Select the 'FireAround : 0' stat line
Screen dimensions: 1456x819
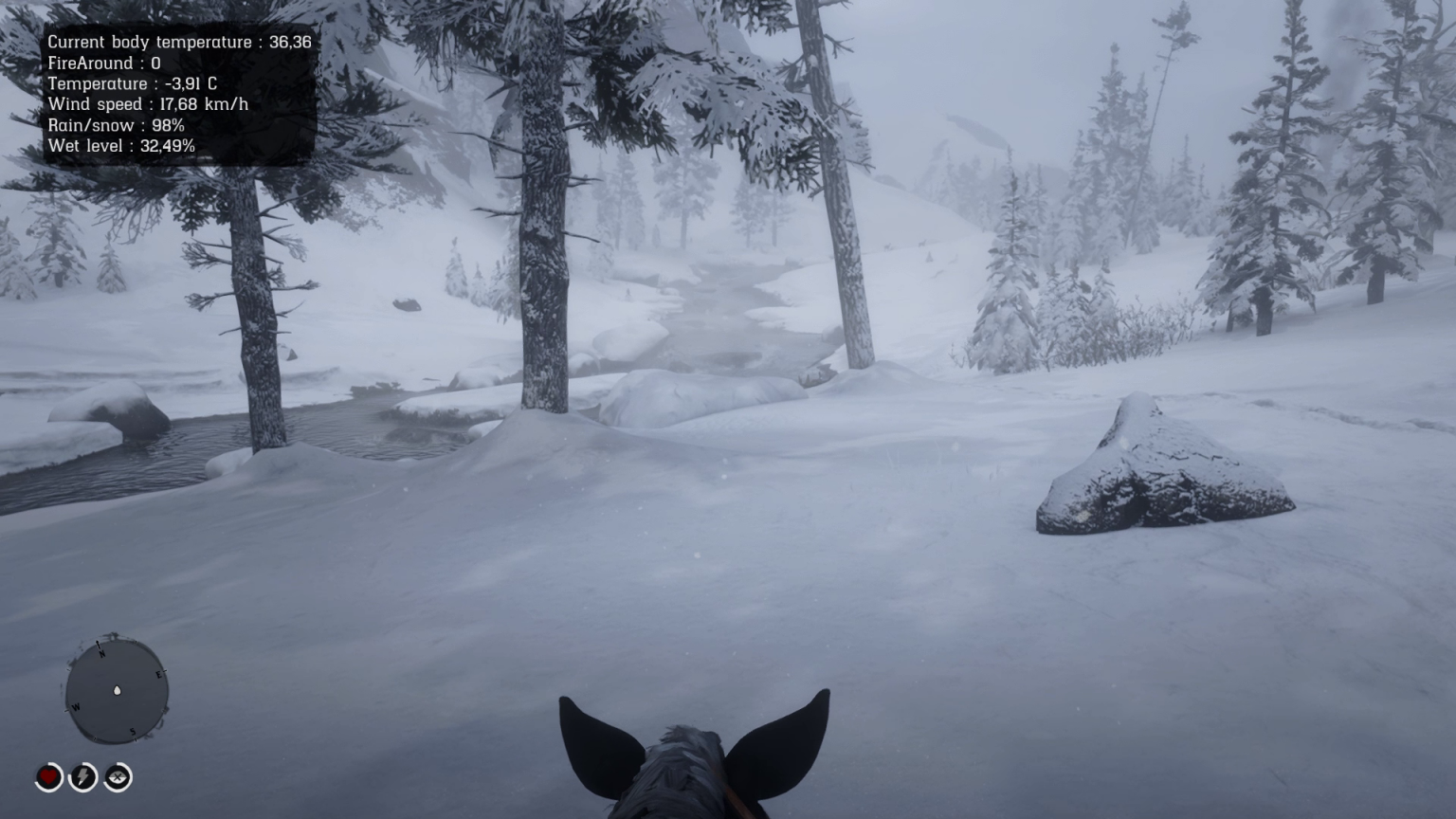coord(103,63)
